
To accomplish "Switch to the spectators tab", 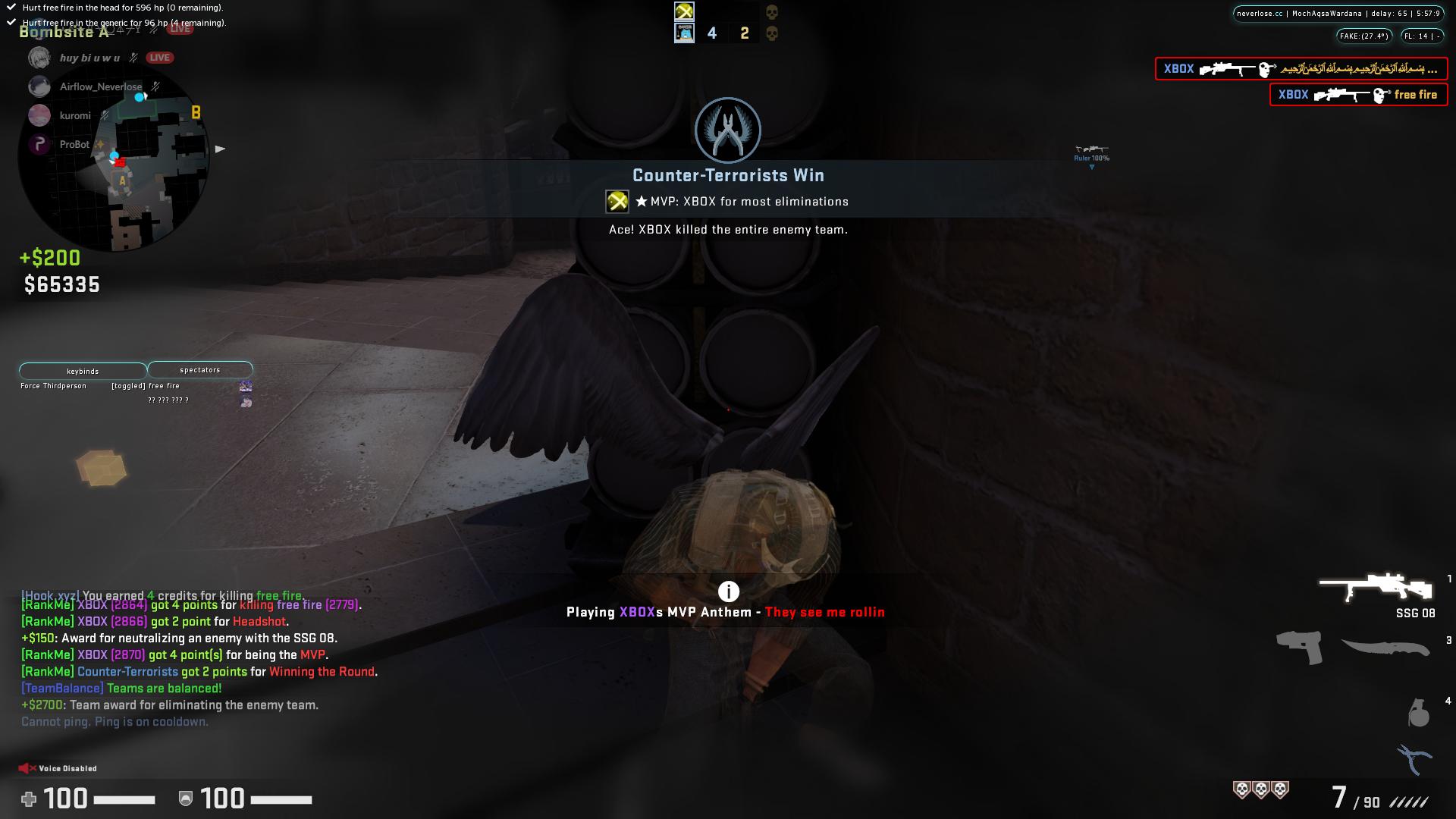I will tap(199, 369).
